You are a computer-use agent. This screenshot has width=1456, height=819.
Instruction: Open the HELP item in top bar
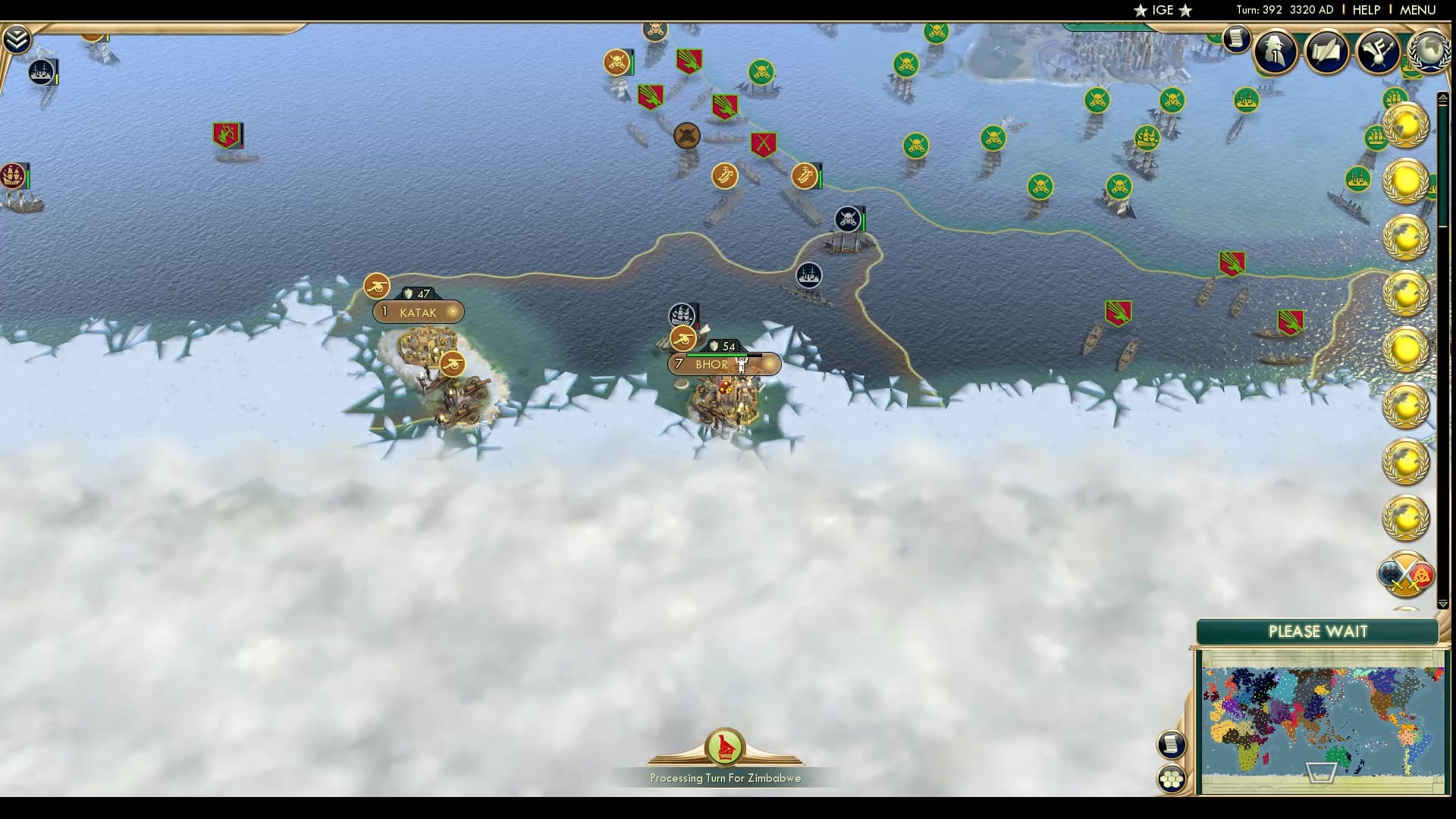point(1365,10)
